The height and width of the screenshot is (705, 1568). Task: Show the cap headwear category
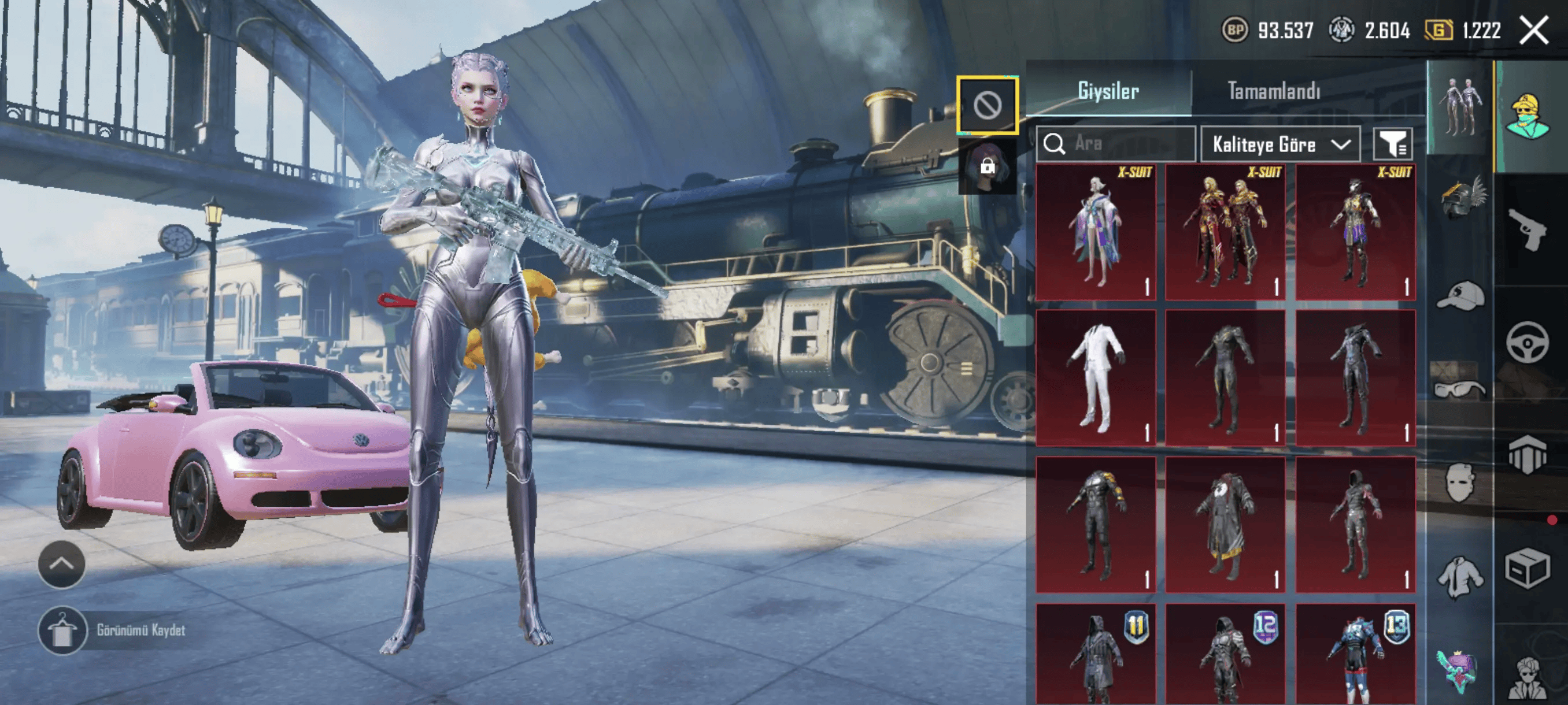1460,296
